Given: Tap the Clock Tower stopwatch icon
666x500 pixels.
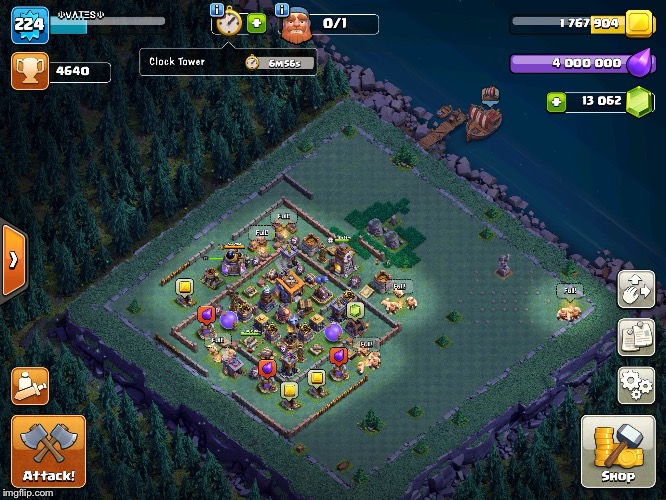Looking at the screenshot, I should [229, 24].
